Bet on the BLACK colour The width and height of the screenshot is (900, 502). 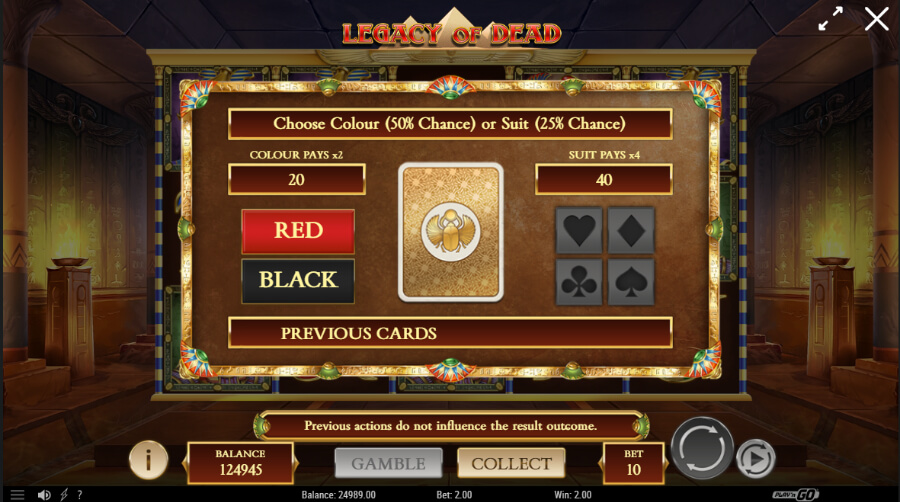[x=298, y=280]
